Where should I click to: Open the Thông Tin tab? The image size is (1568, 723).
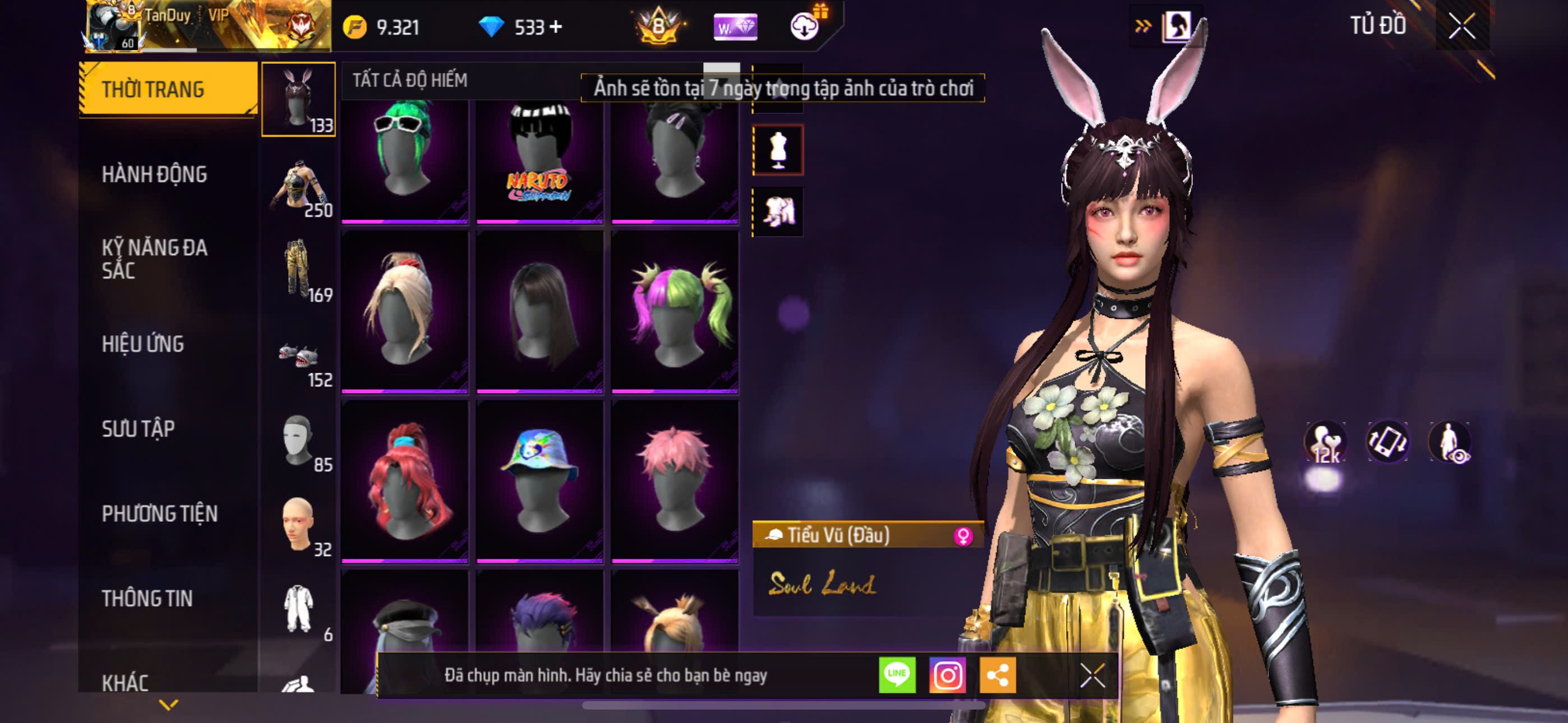pyautogui.click(x=147, y=599)
